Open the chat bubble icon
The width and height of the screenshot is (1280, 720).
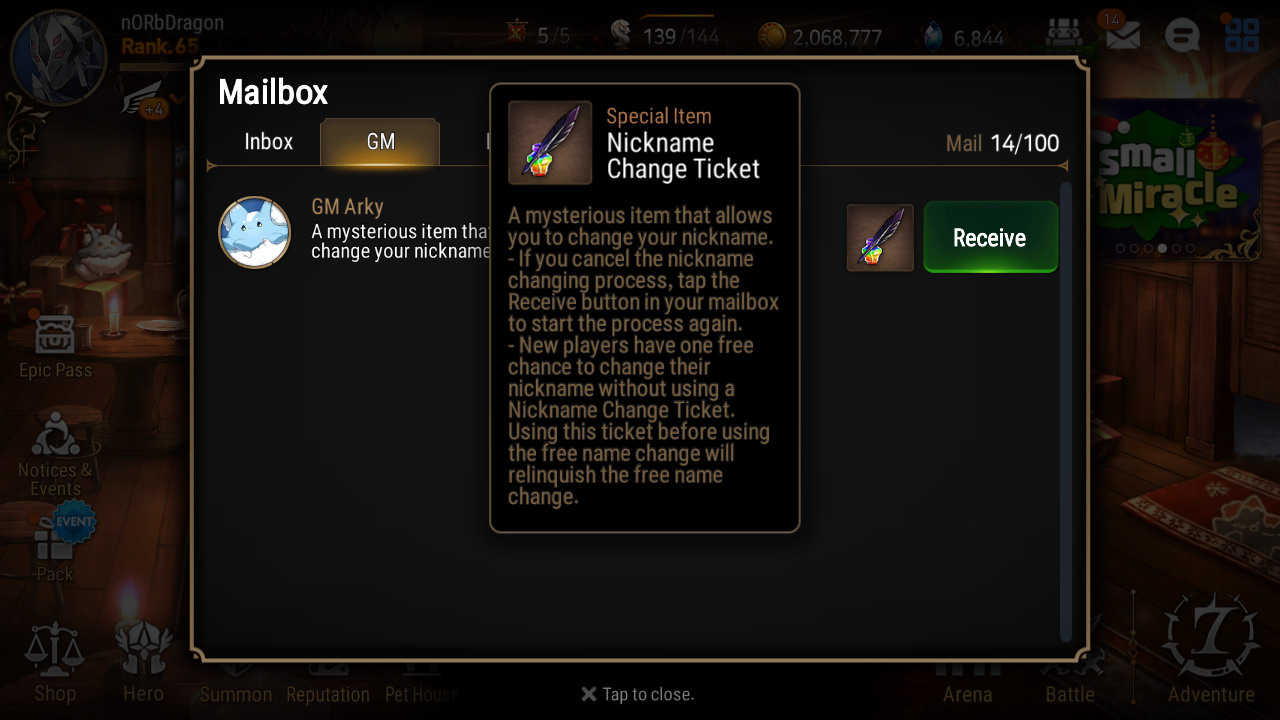pos(1182,36)
